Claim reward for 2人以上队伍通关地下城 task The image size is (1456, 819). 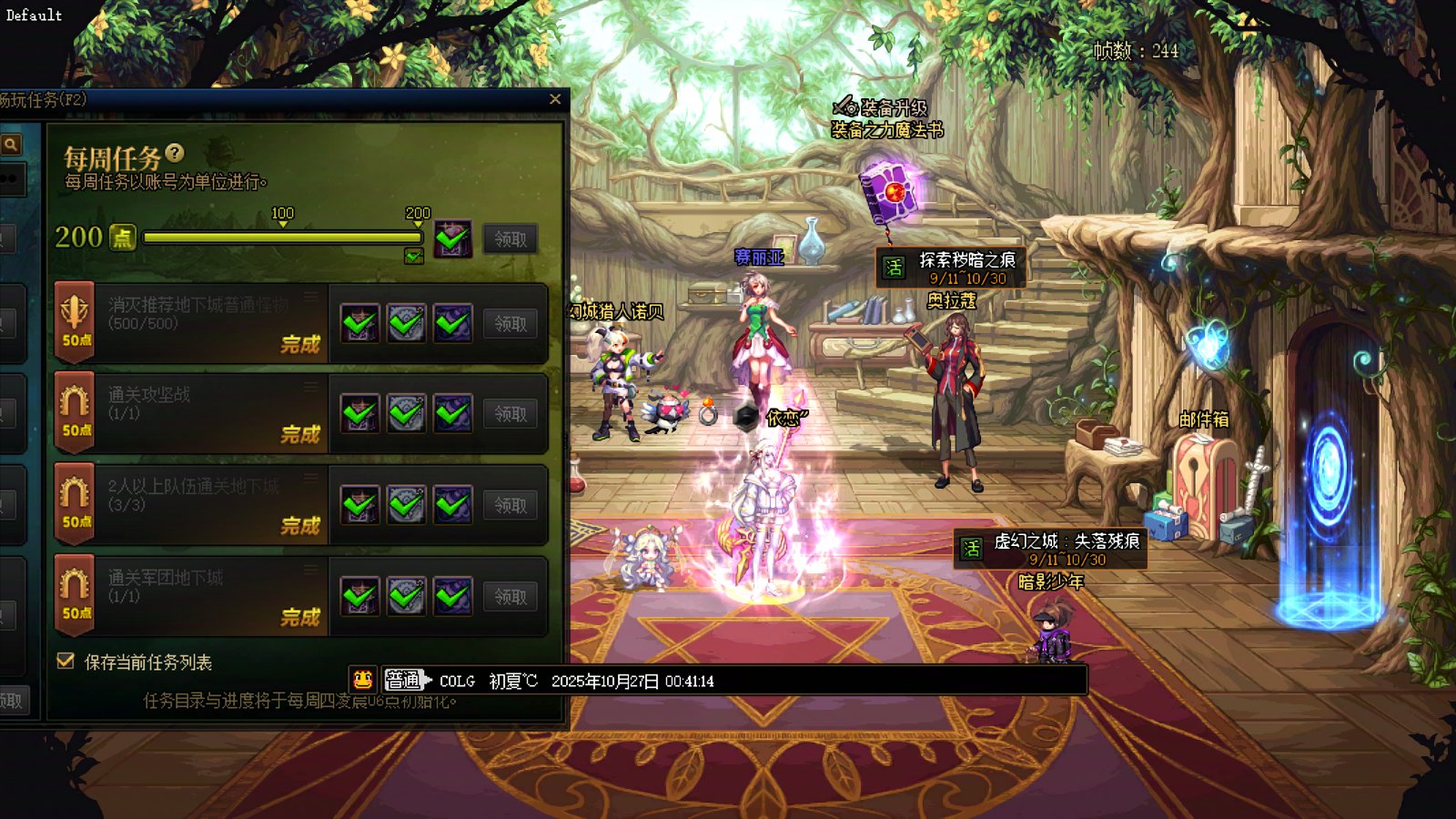click(x=510, y=505)
